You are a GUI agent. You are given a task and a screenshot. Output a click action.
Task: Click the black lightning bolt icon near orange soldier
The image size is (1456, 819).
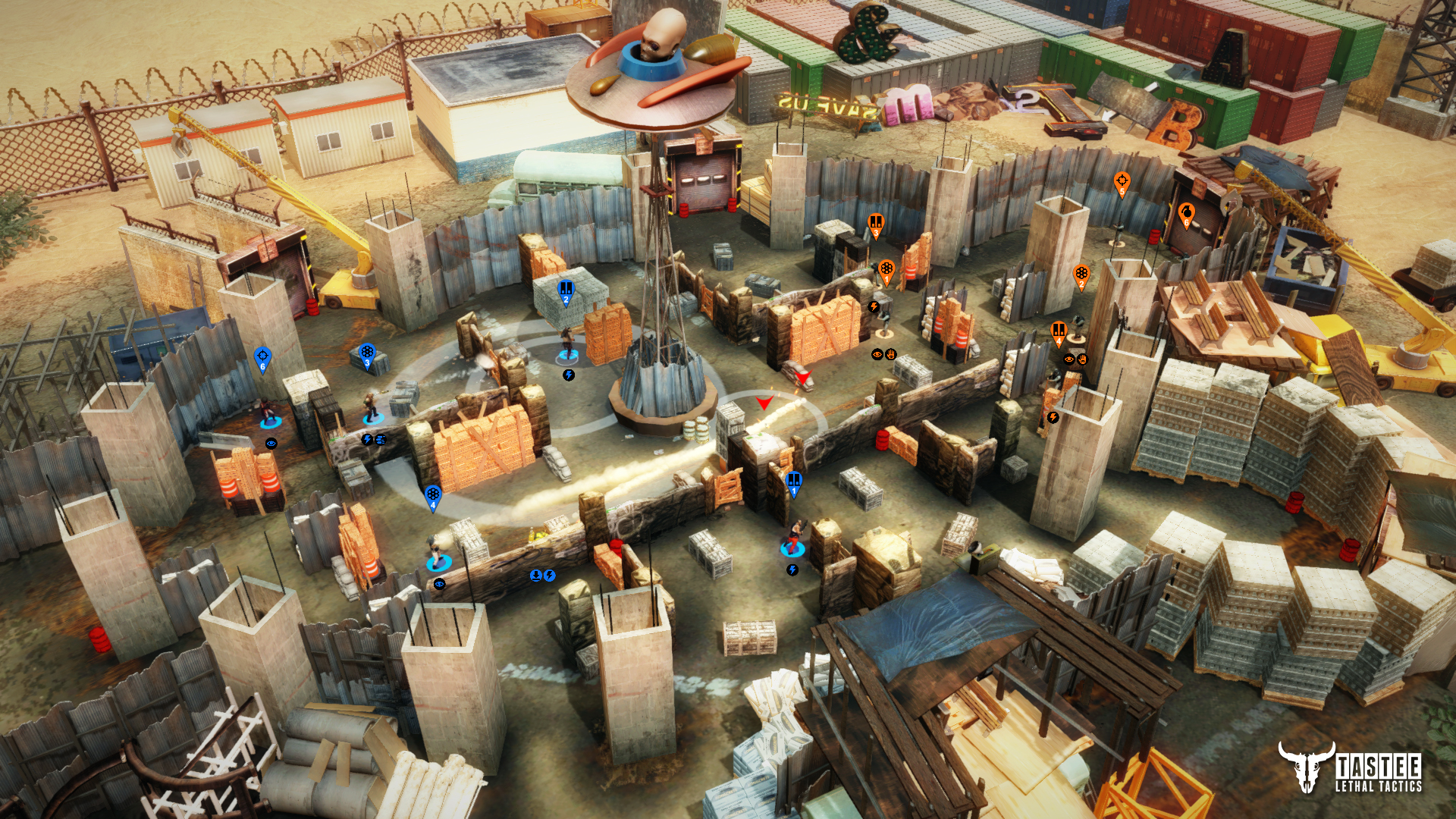point(874,306)
